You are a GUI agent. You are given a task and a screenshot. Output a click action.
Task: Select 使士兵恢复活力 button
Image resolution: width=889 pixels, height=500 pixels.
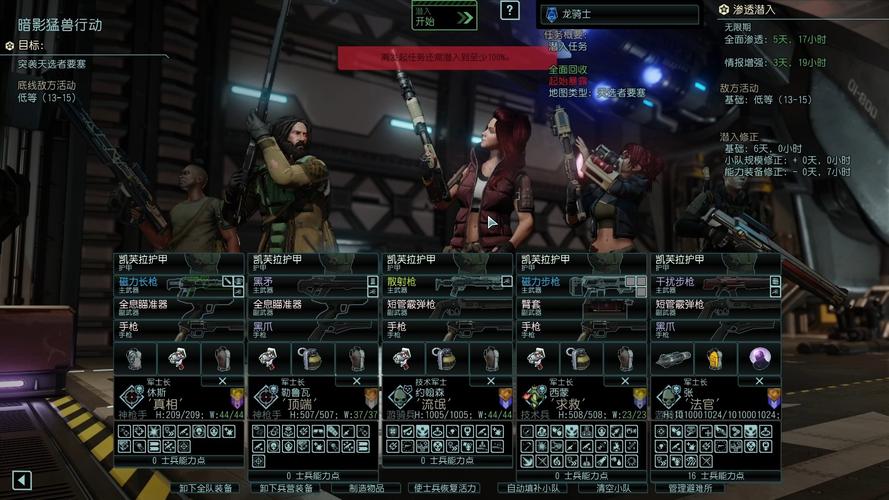446,489
